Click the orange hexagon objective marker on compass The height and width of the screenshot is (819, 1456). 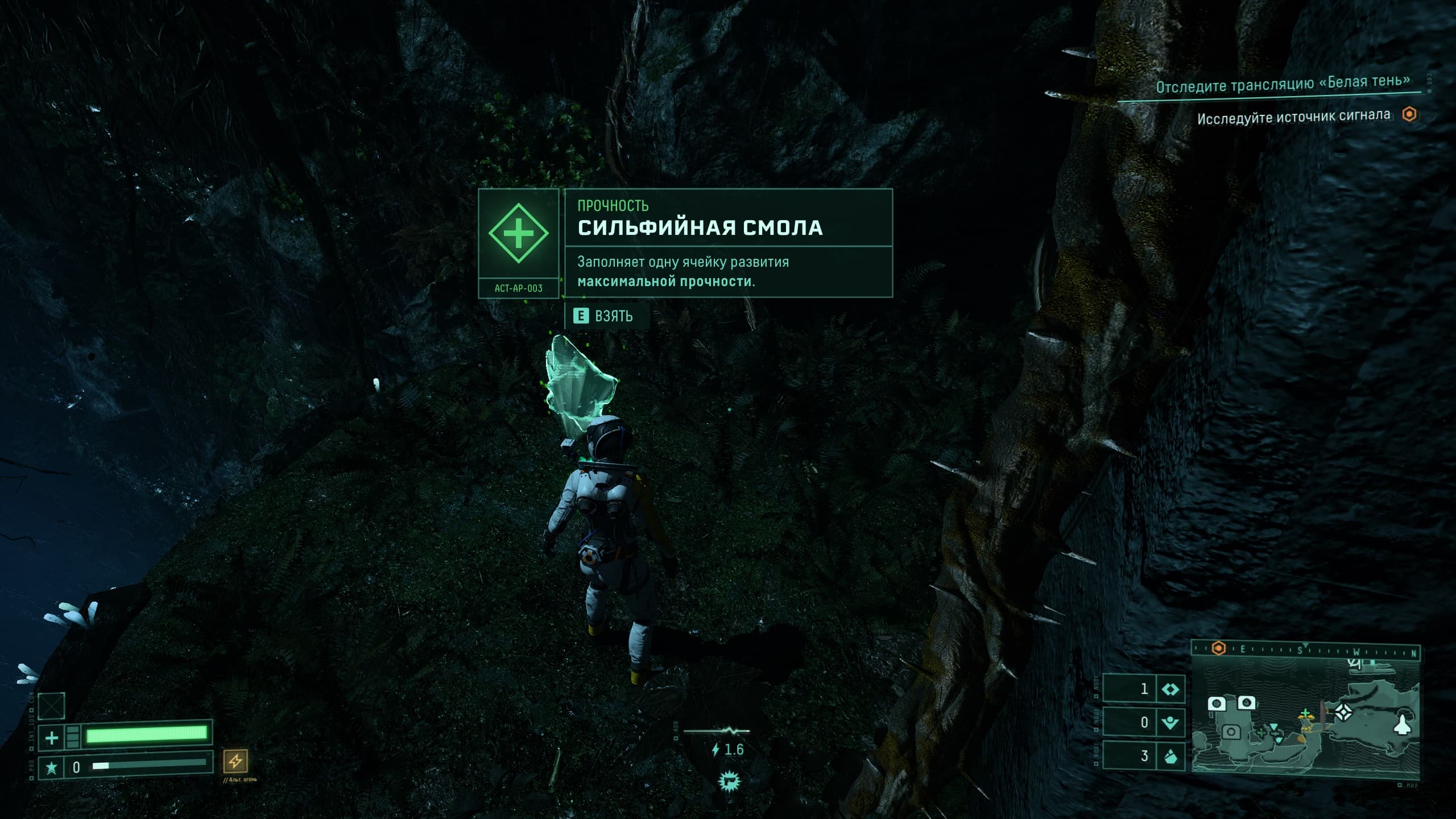[1218, 648]
